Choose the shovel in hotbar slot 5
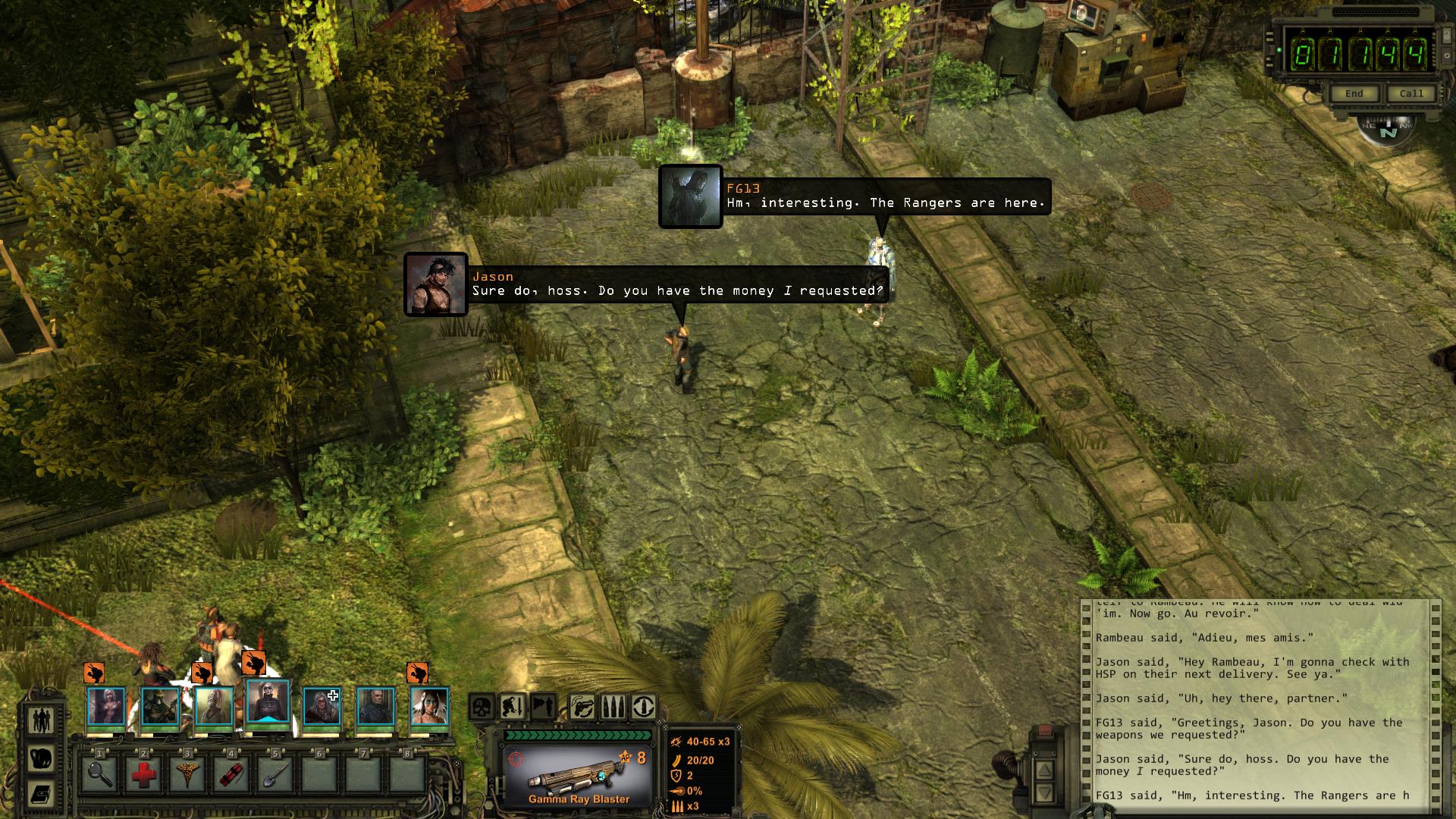1456x819 pixels. tap(276, 775)
